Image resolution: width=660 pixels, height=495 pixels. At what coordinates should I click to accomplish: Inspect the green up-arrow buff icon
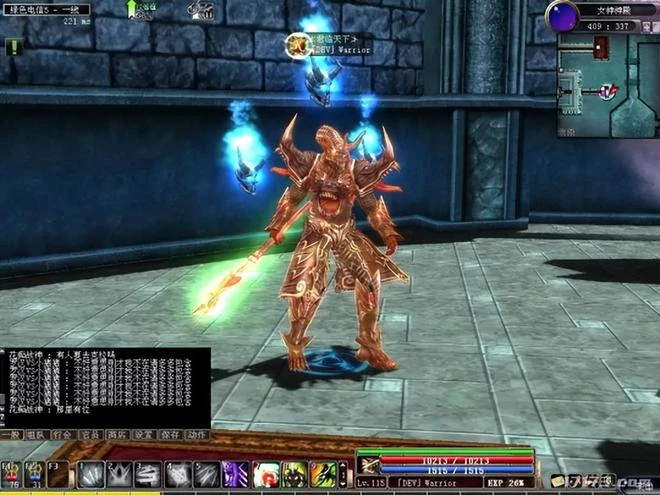(133, 10)
